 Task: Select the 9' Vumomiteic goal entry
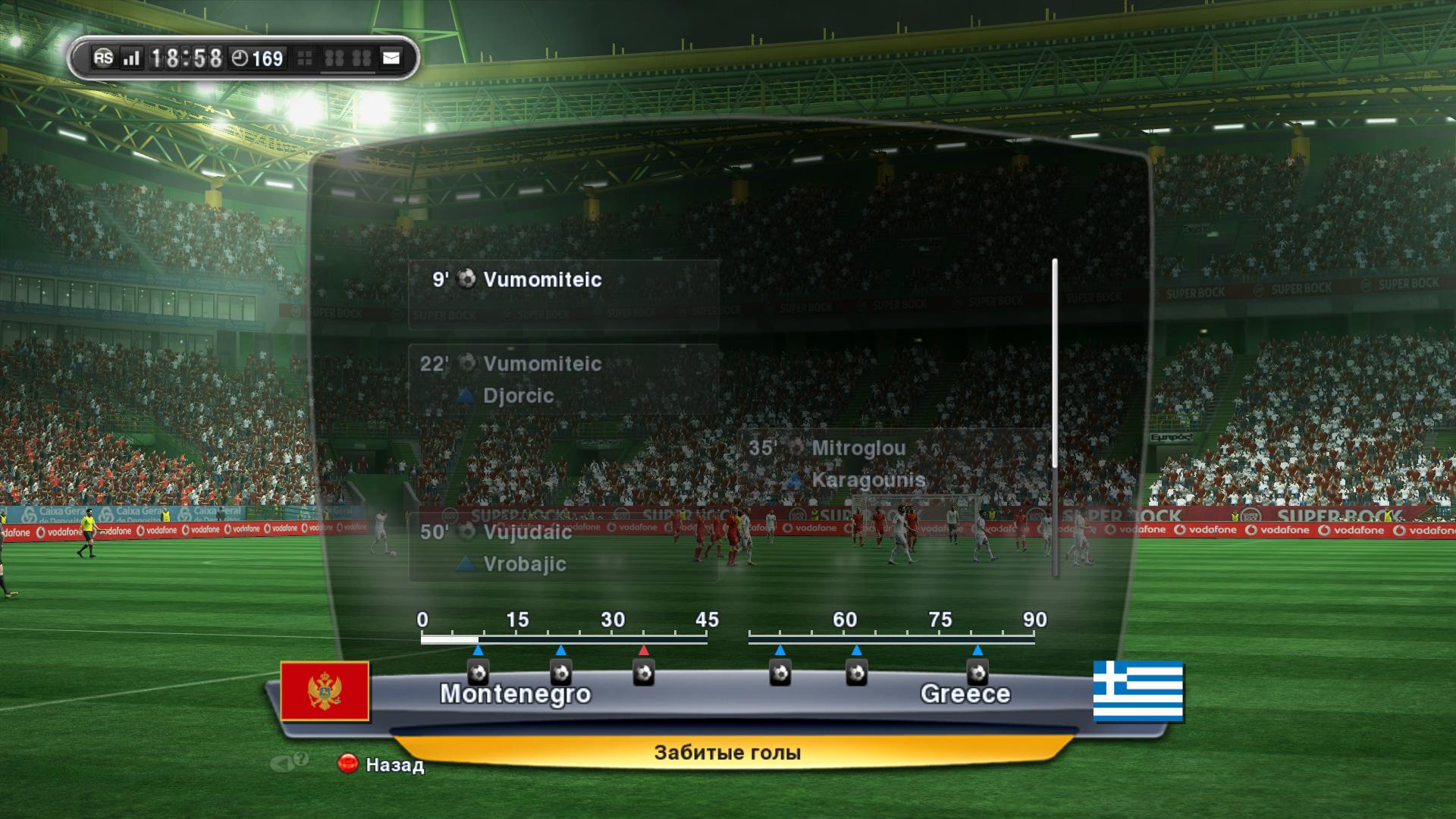coord(563,294)
